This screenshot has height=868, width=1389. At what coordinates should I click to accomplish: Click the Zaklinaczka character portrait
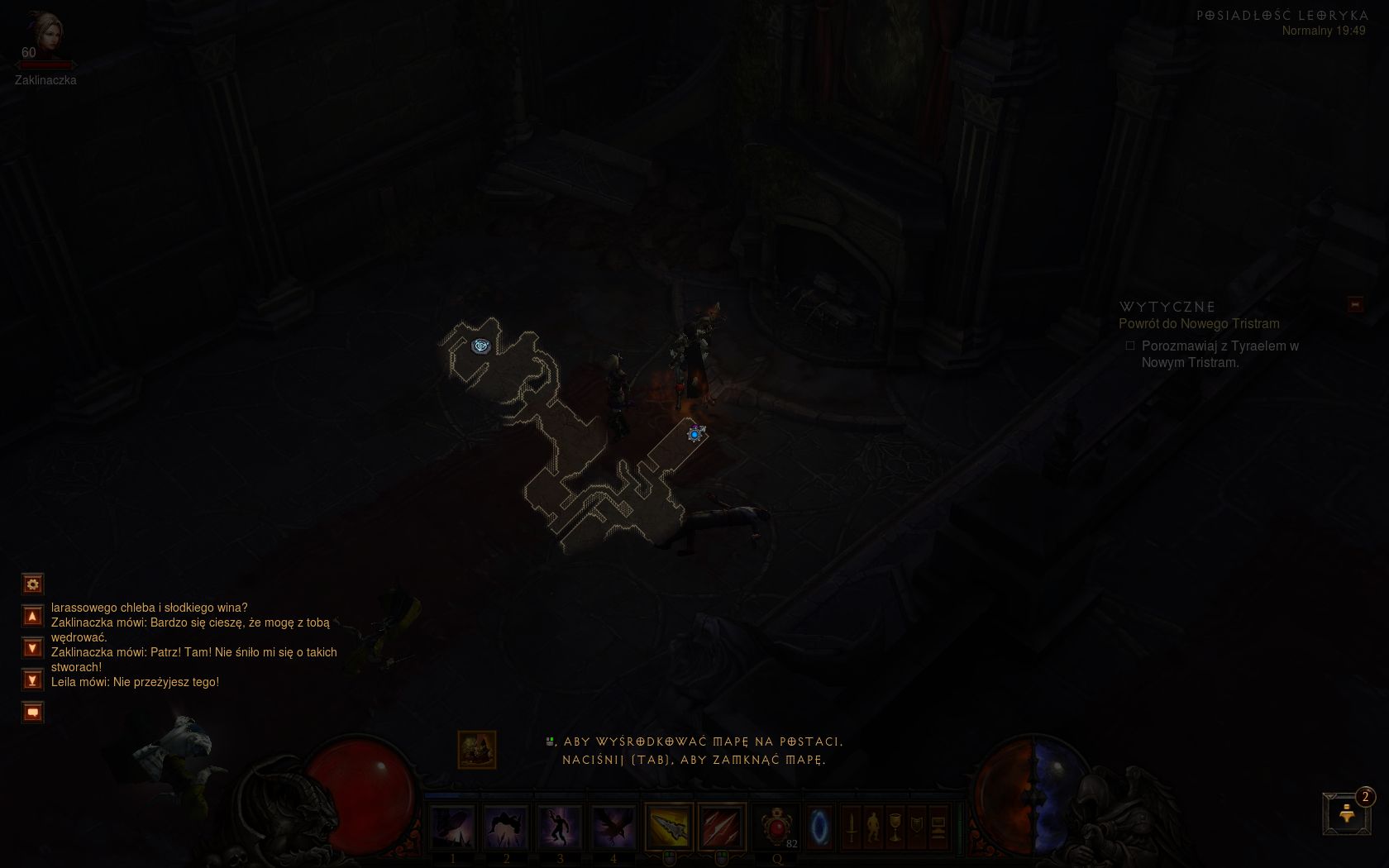[43, 35]
